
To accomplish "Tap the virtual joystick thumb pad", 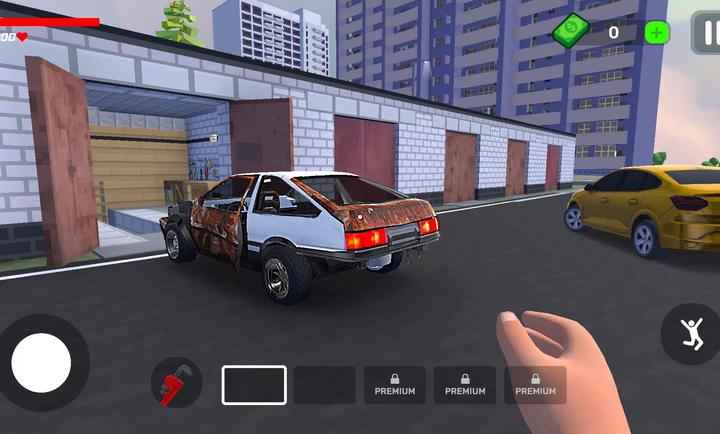I will pos(41,362).
